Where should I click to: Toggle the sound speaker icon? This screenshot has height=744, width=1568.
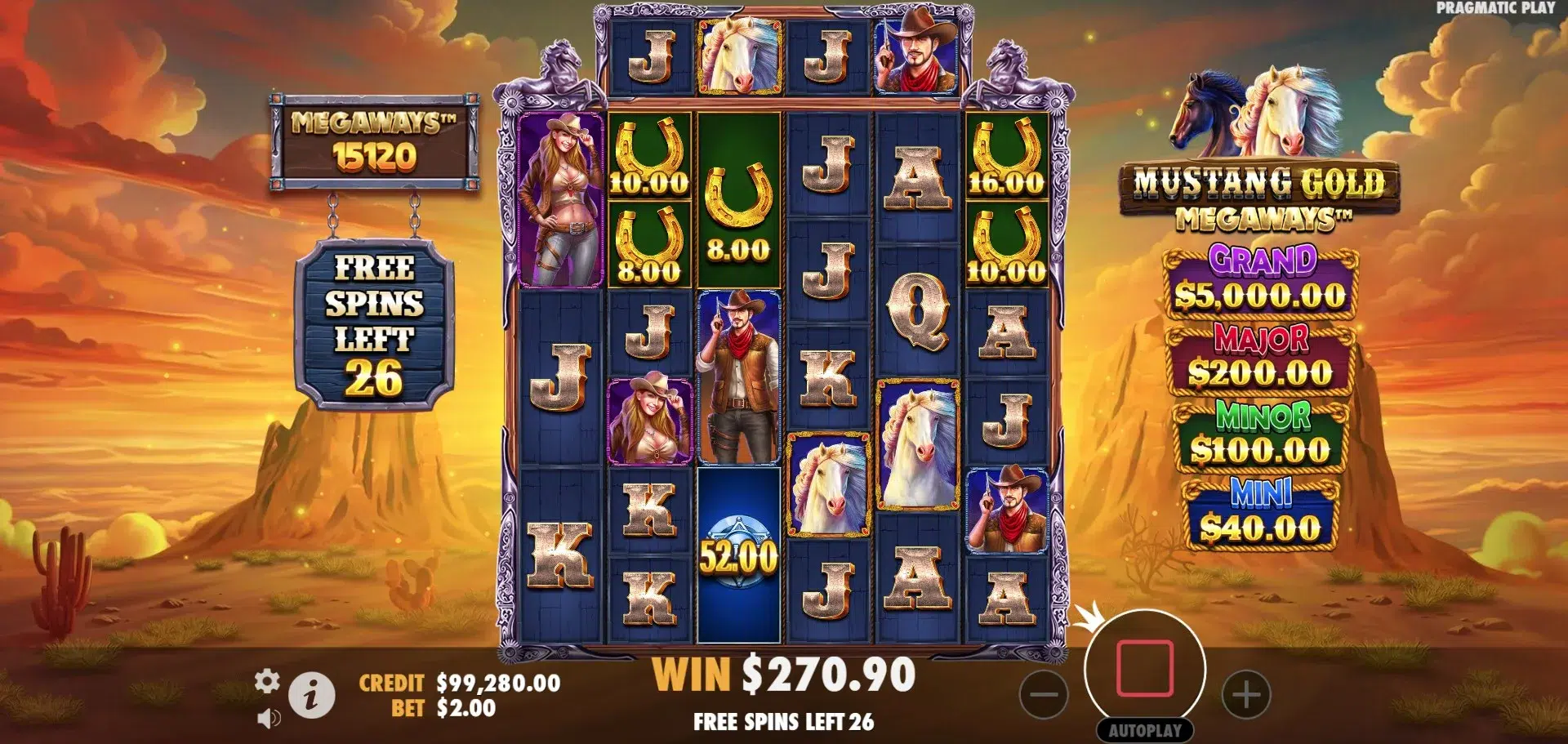point(268,718)
